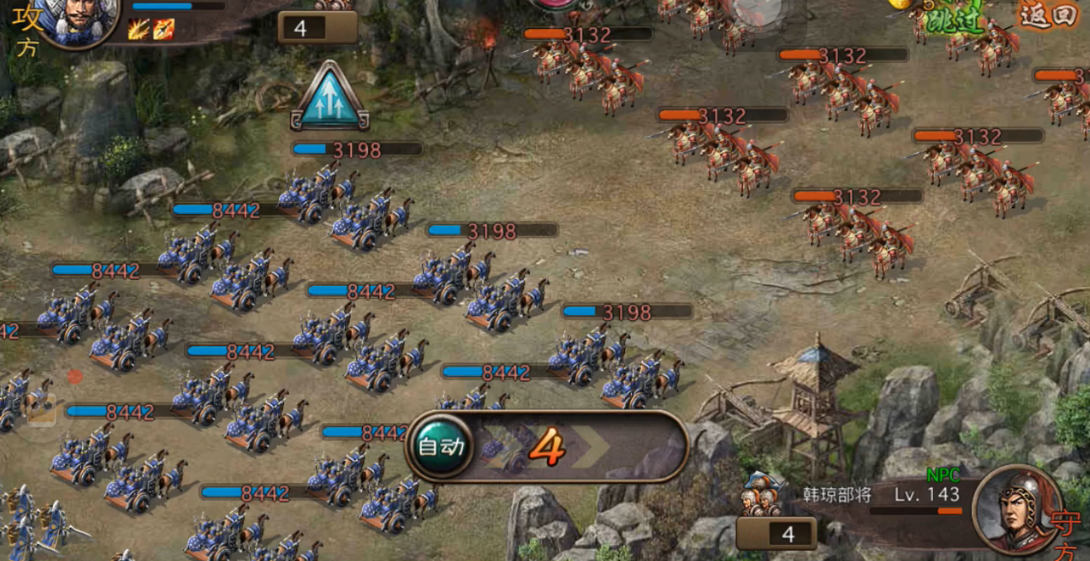Select the defender NPC general portrait
Viewport: 1090px width, 561px height.
[x=1015, y=509]
